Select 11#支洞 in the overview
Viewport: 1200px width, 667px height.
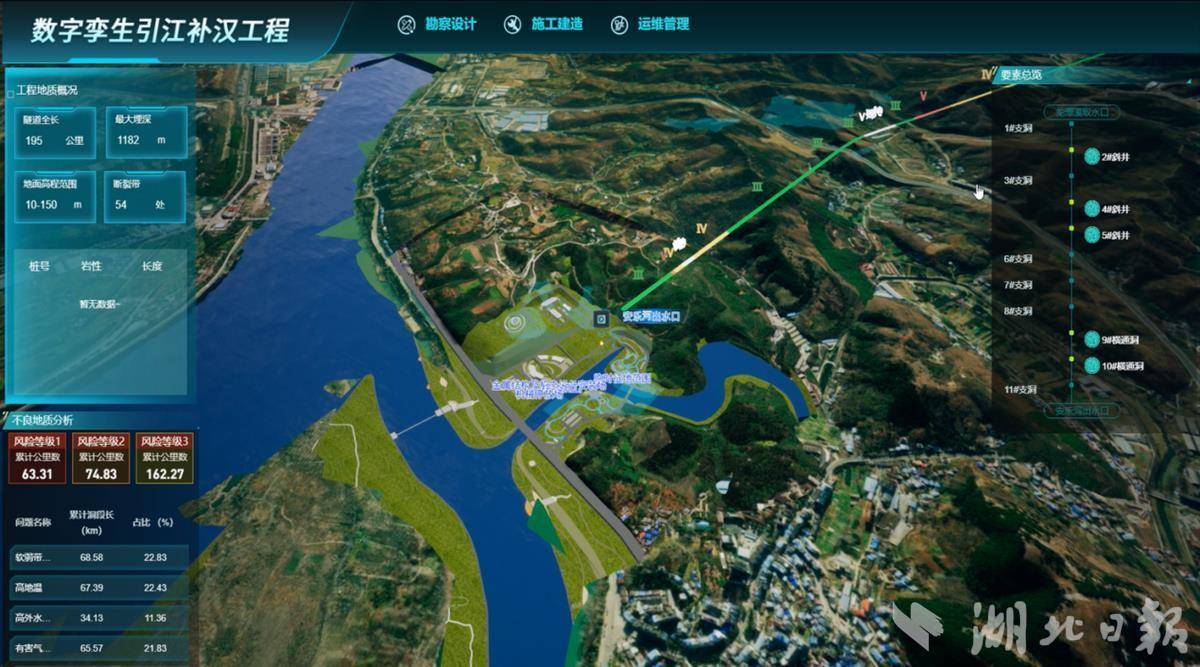pyautogui.click(x=1020, y=388)
